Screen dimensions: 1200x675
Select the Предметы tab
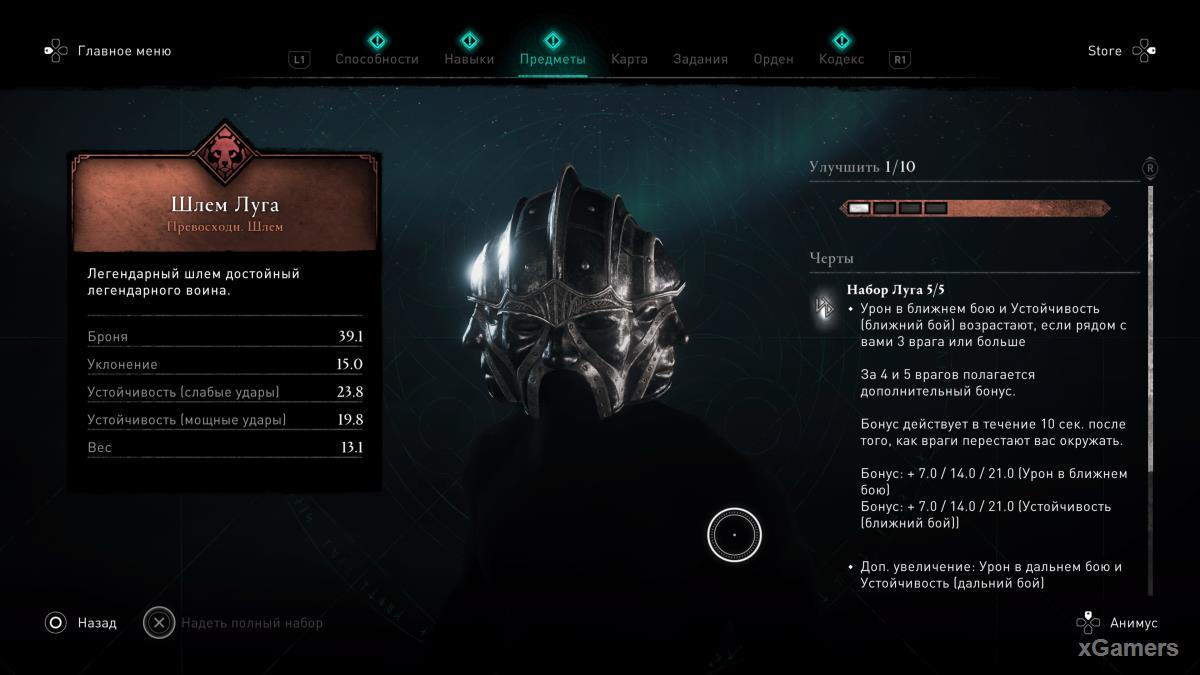552,59
